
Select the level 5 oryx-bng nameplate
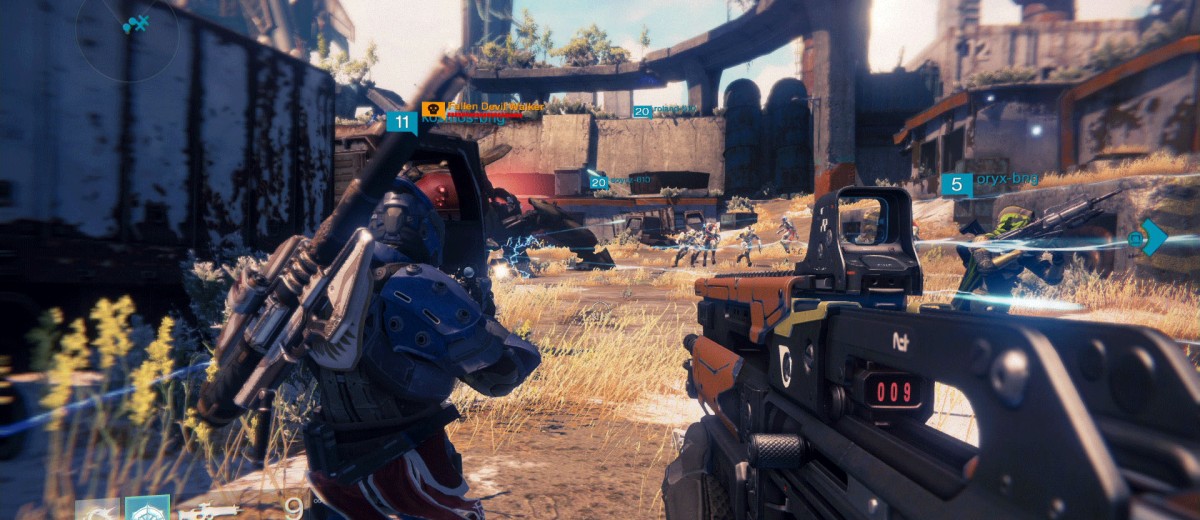click(x=956, y=184)
